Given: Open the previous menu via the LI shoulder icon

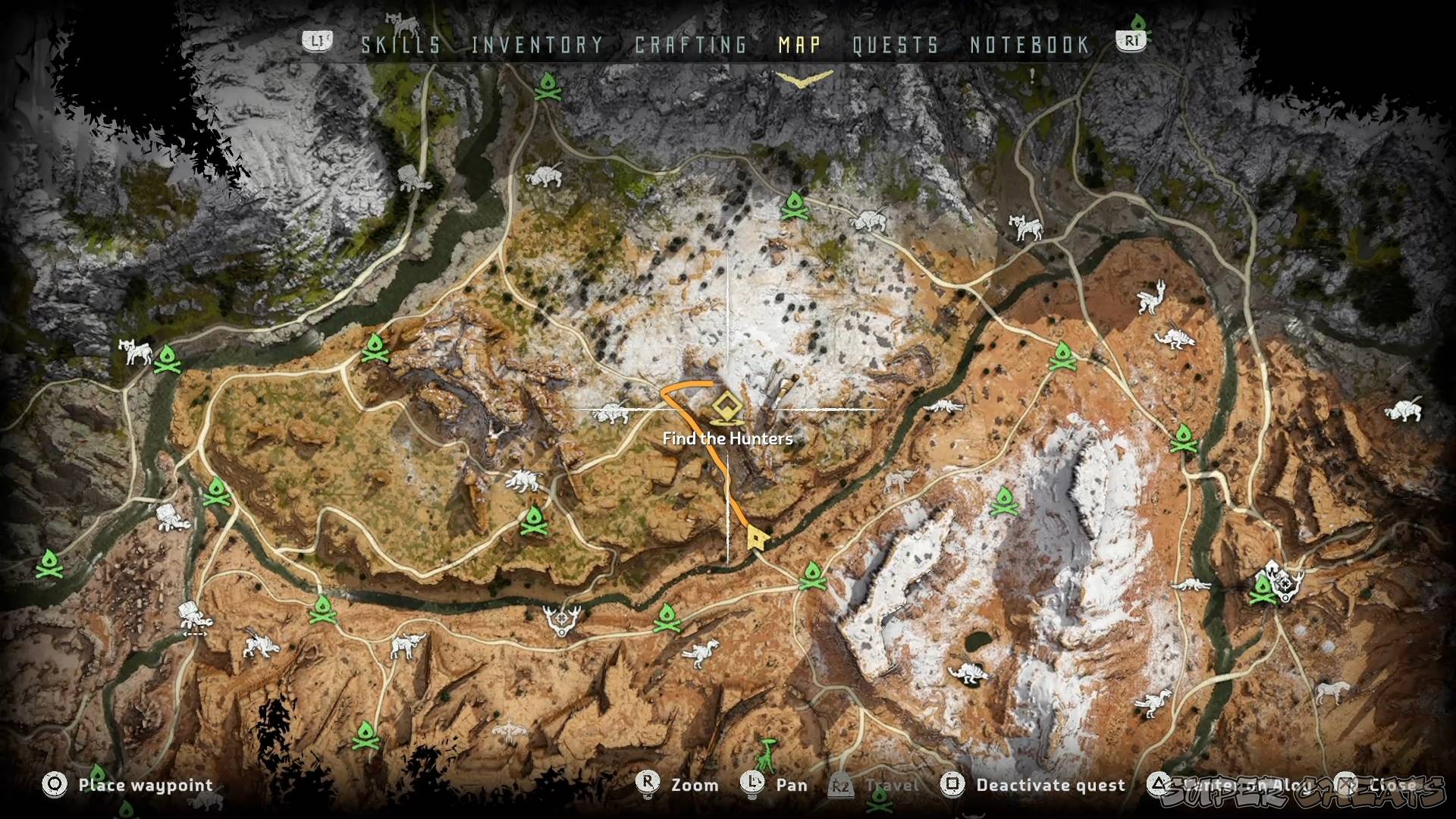Looking at the screenshot, I should tap(317, 42).
